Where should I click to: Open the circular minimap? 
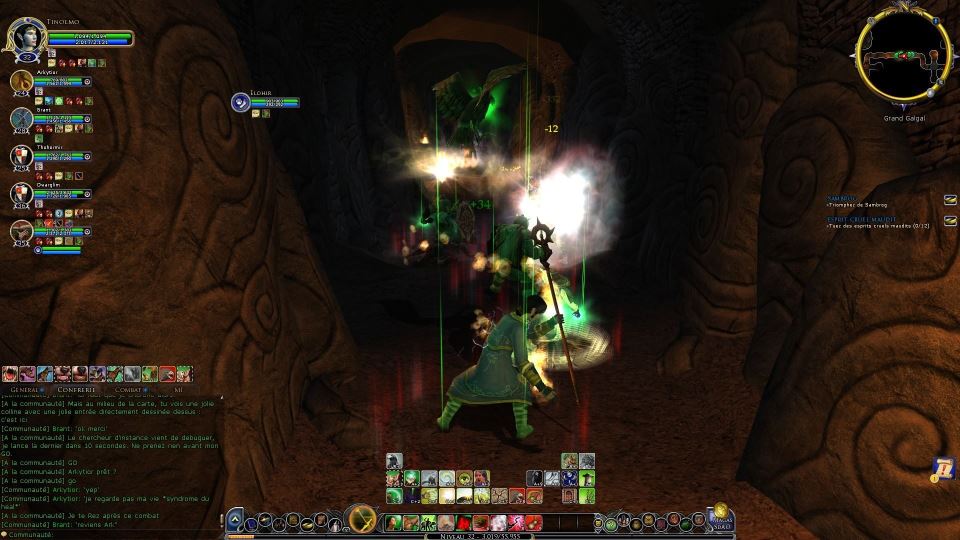pyautogui.click(x=902, y=57)
